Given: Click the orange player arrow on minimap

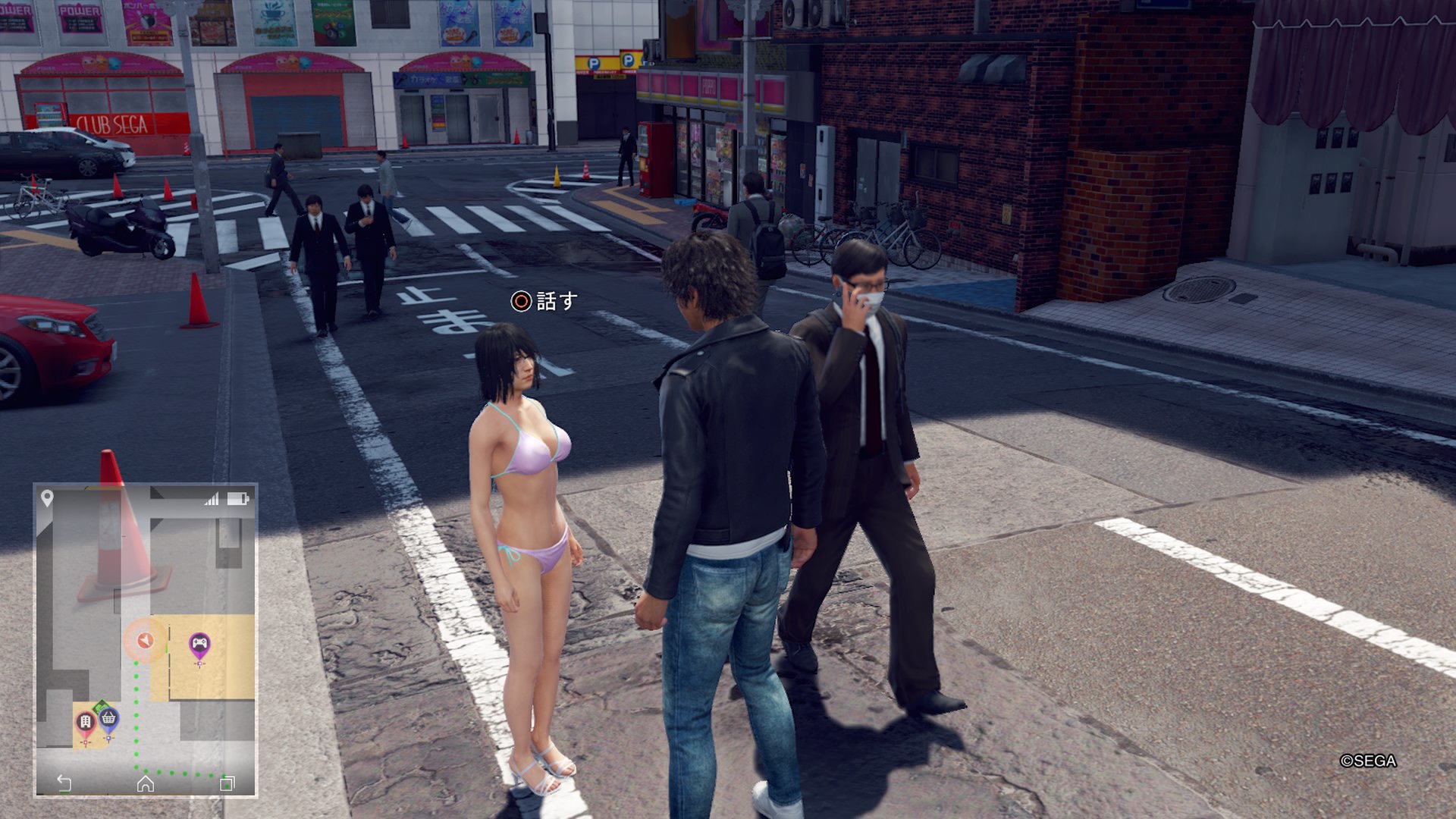Looking at the screenshot, I should pos(144,641).
